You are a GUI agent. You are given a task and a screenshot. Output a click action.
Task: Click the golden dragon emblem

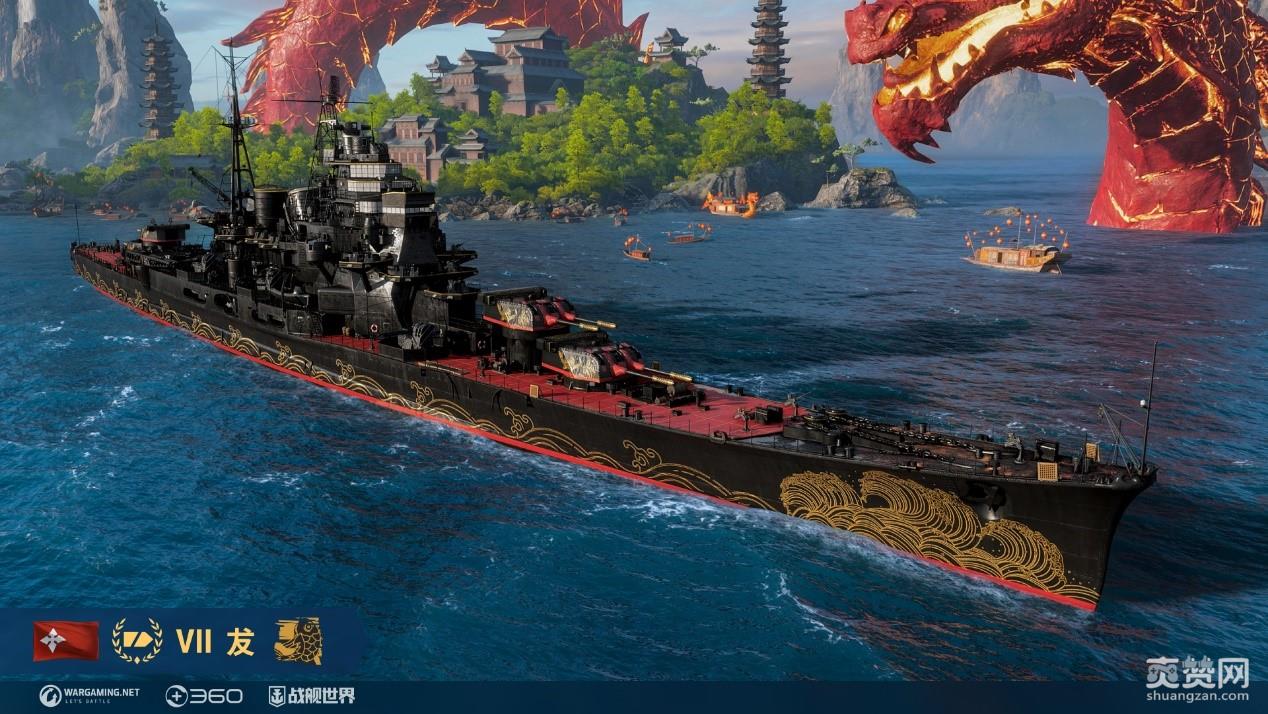coord(298,641)
